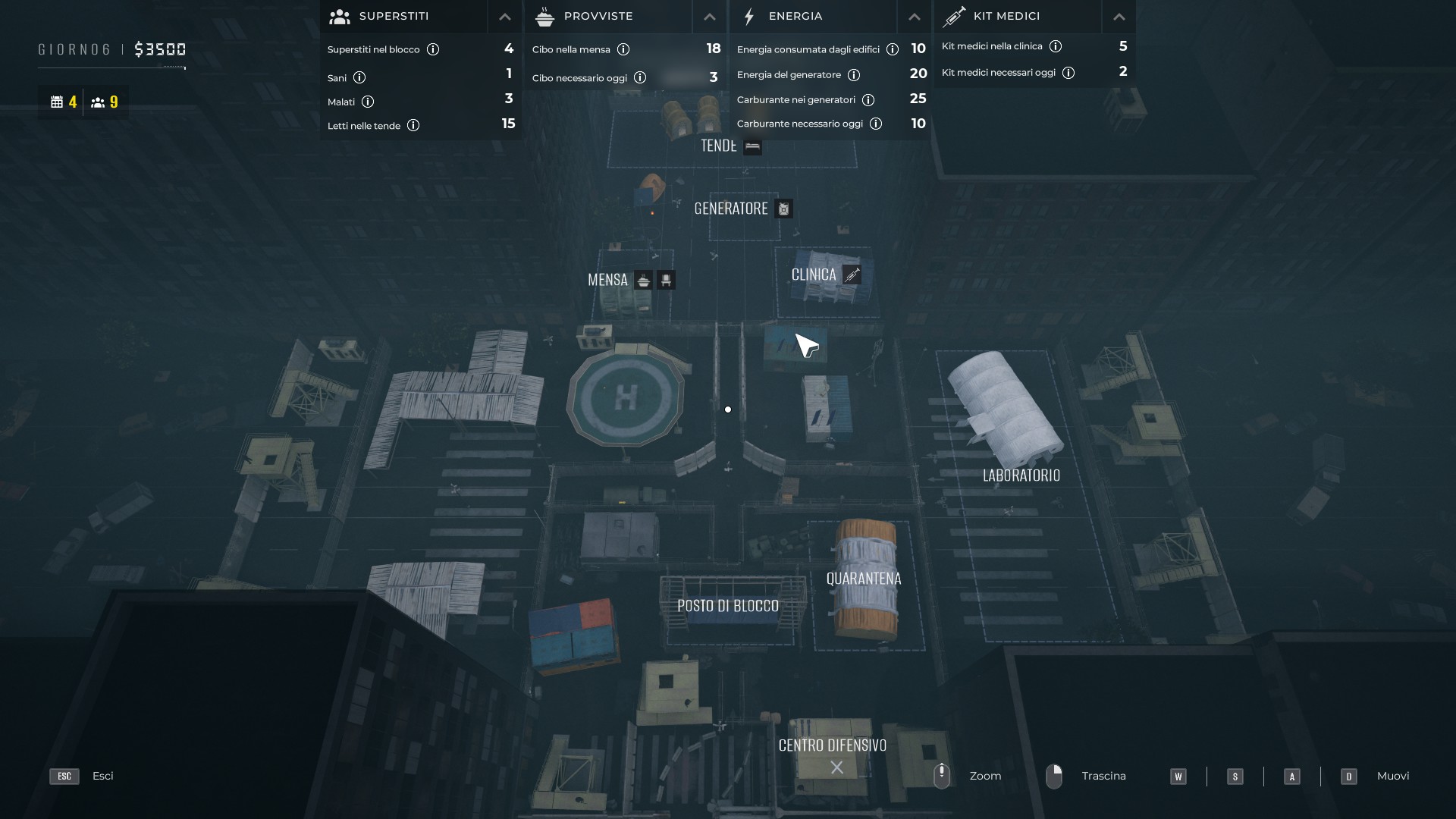Select the Tende building label
This screenshot has width=1456, height=819.
719,146
